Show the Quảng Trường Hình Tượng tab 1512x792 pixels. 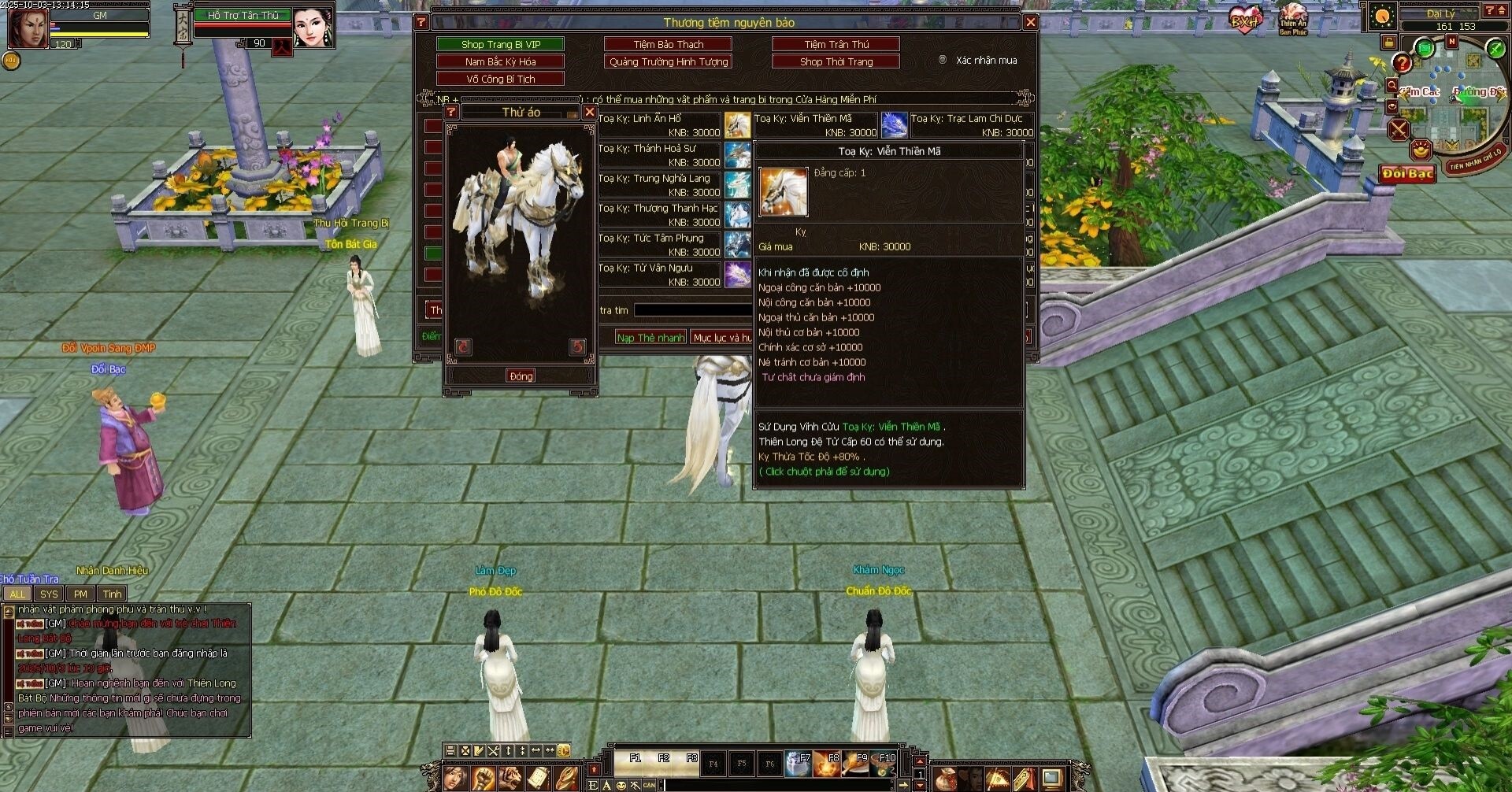click(668, 61)
